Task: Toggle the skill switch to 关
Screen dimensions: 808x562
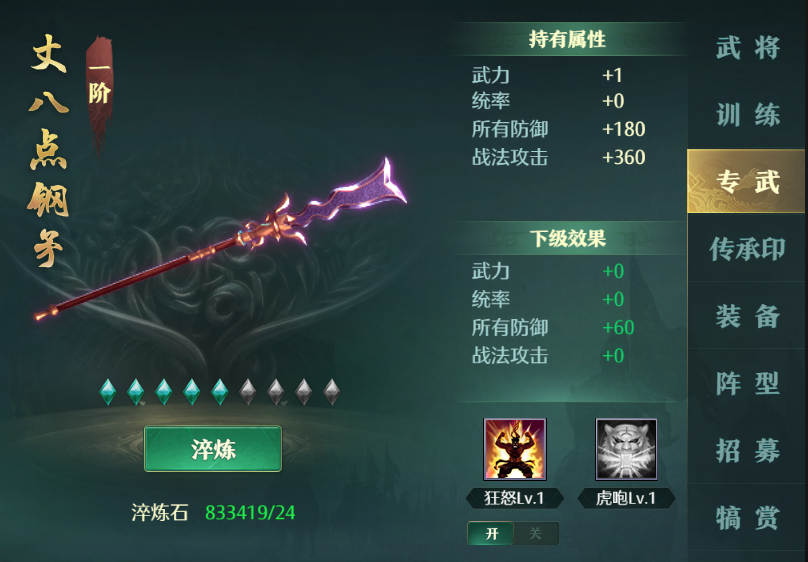Action: pos(535,533)
